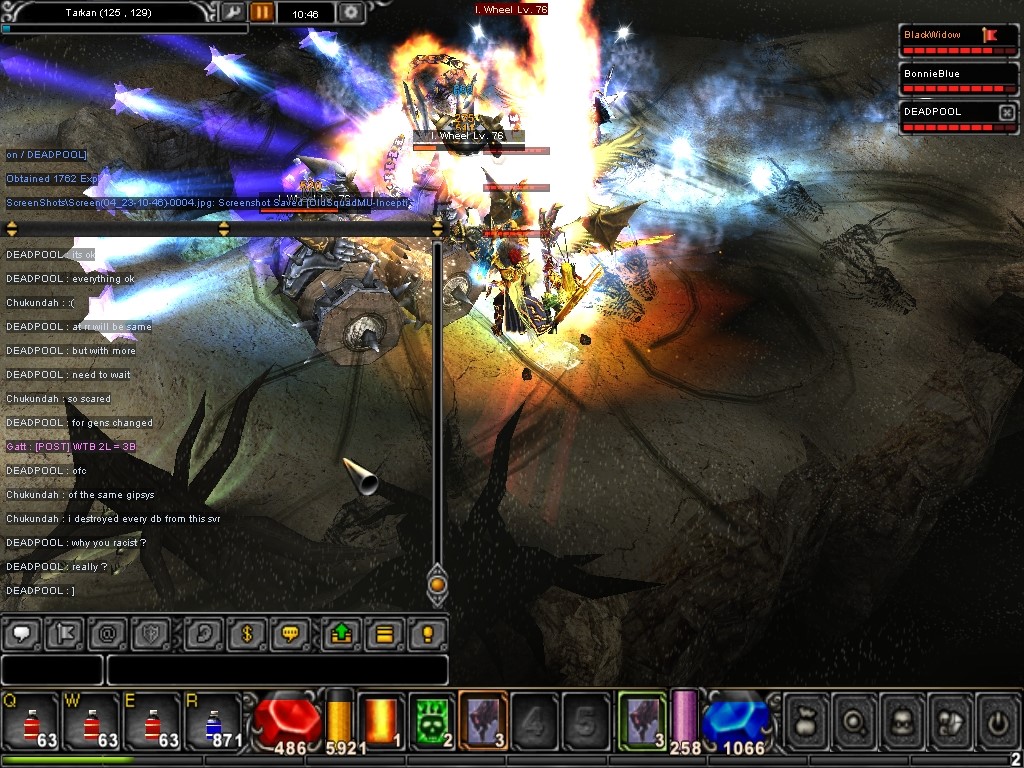The width and height of the screenshot is (1024, 768).
Task: Open settings with the gear icon
Action: click(351, 13)
